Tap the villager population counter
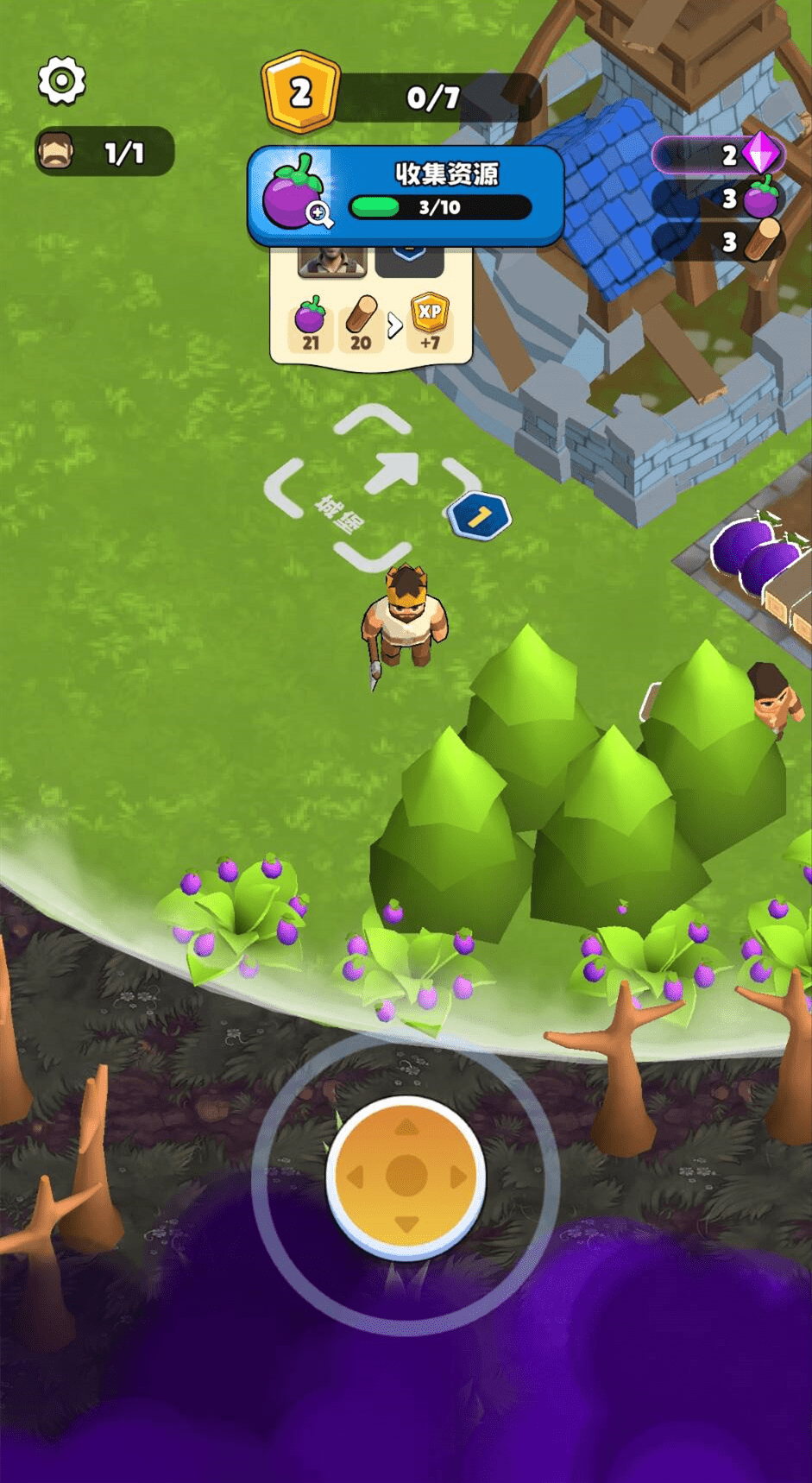This screenshot has width=812, height=1483. pos(104,153)
